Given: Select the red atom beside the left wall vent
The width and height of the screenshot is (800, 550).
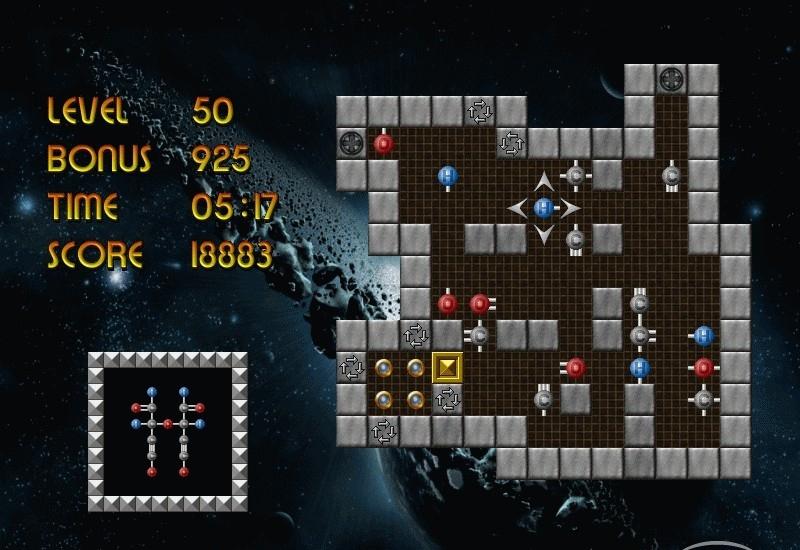Looking at the screenshot, I should [383, 144].
